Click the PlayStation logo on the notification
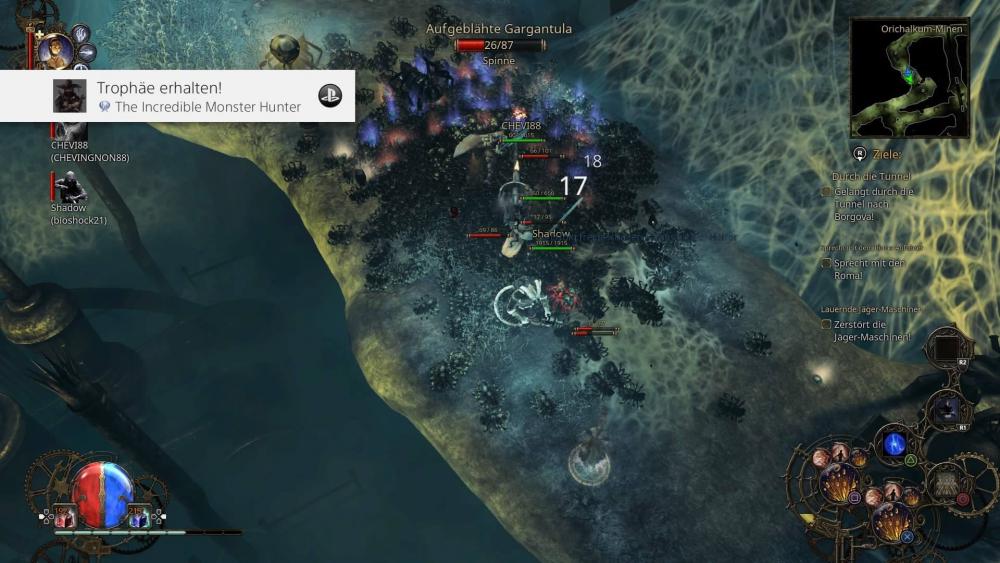This screenshot has height=563, width=1000. (330, 96)
